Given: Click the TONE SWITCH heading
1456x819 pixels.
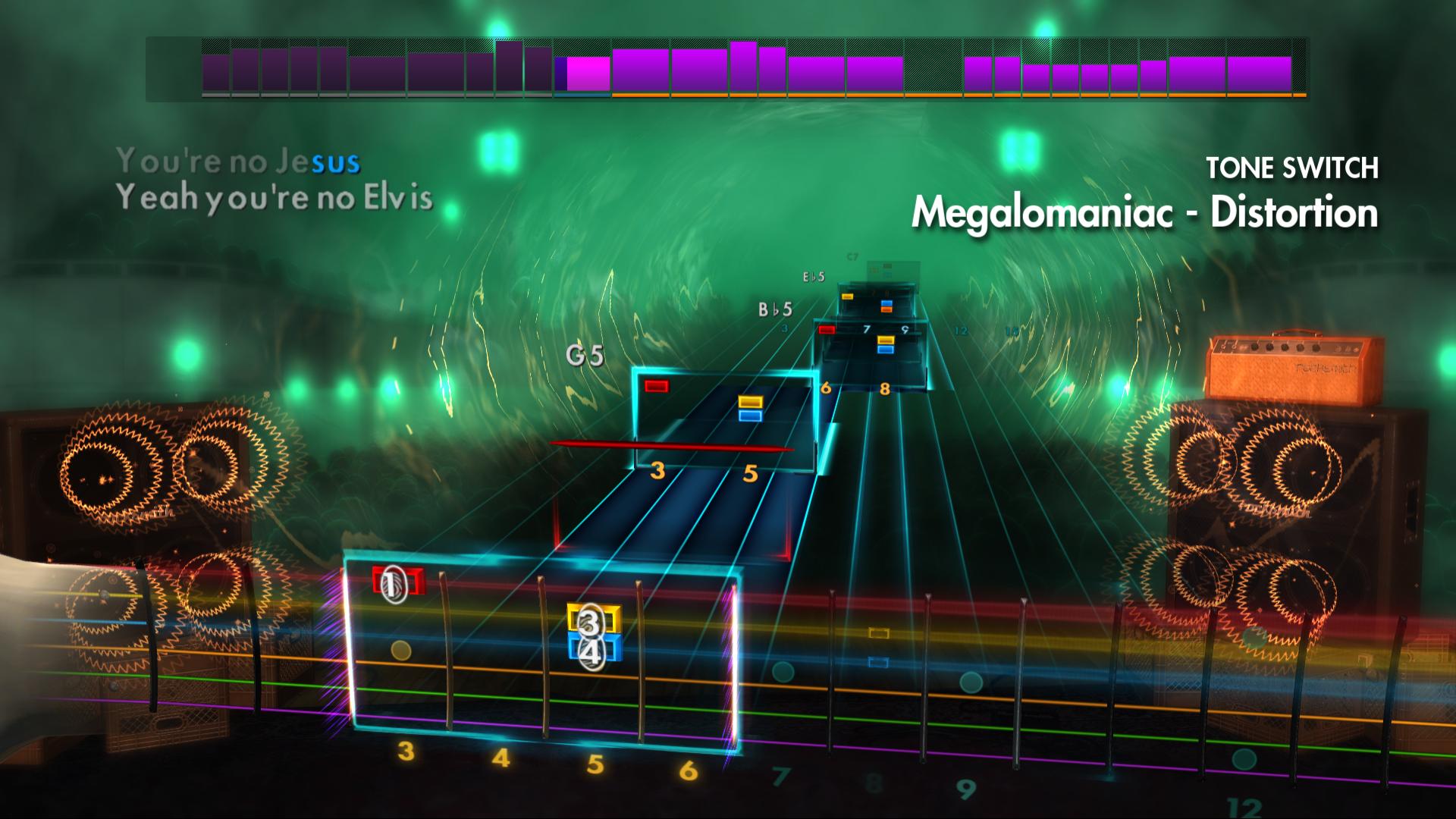Looking at the screenshot, I should [1293, 168].
